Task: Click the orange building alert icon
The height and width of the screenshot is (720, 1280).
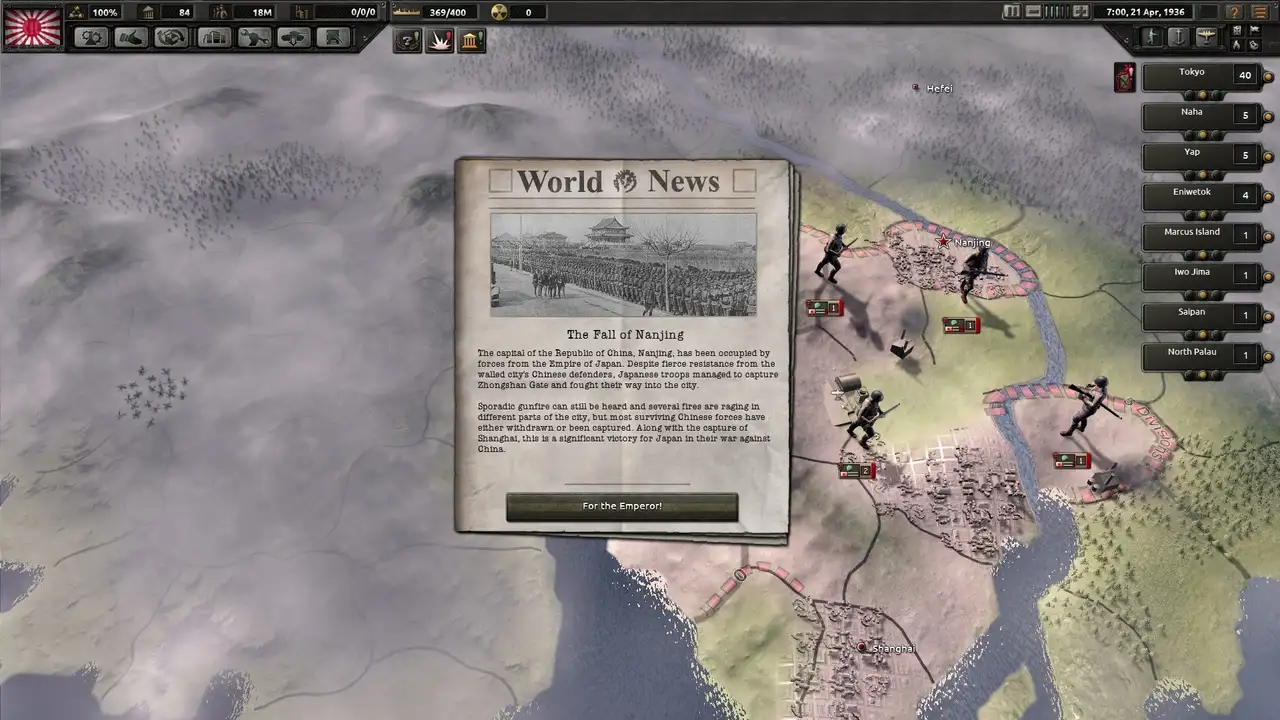Action: pyautogui.click(x=471, y=41)
